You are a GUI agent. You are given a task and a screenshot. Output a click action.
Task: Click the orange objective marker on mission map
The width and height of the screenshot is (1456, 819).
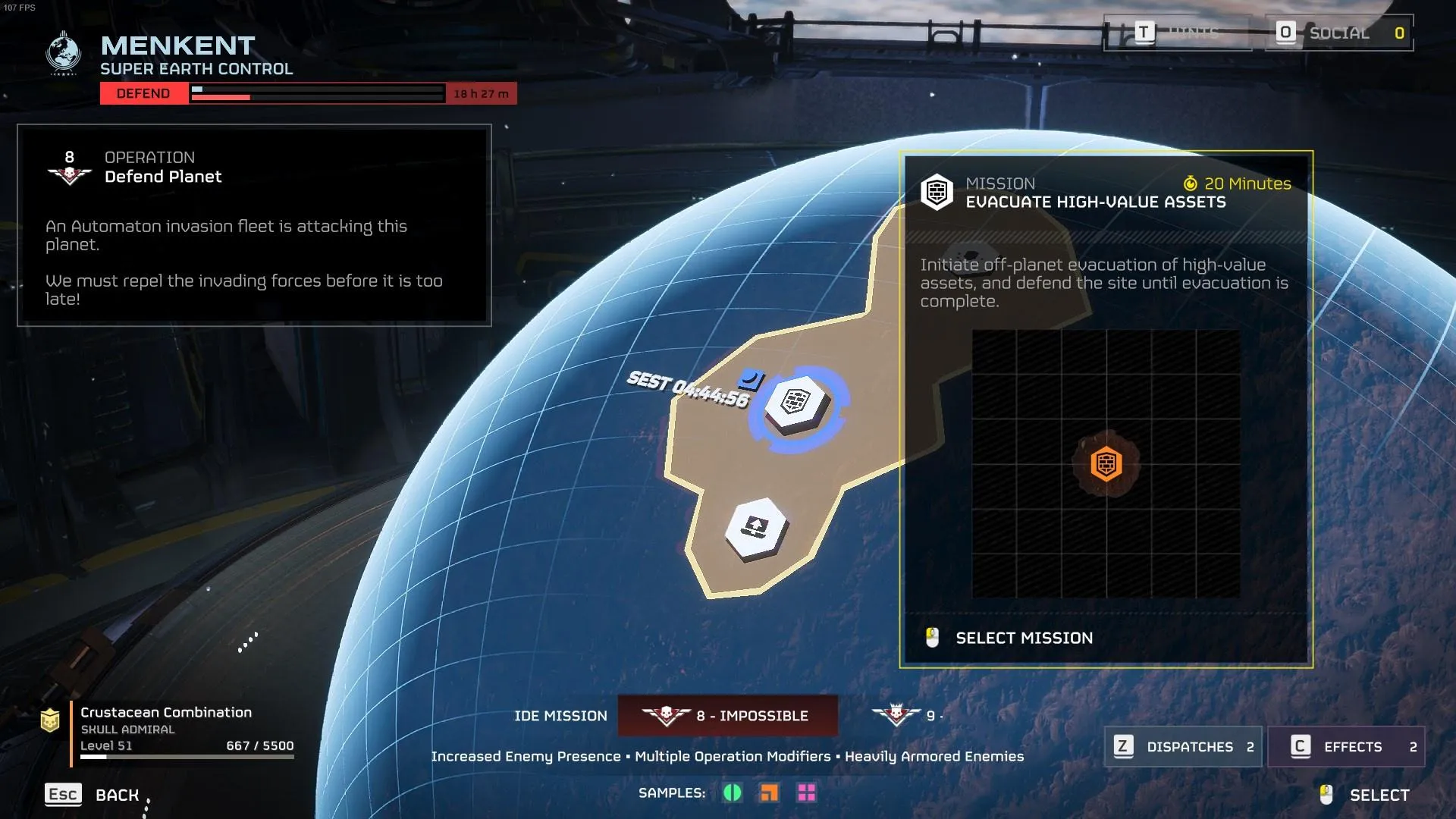[x=1106, y=463]
